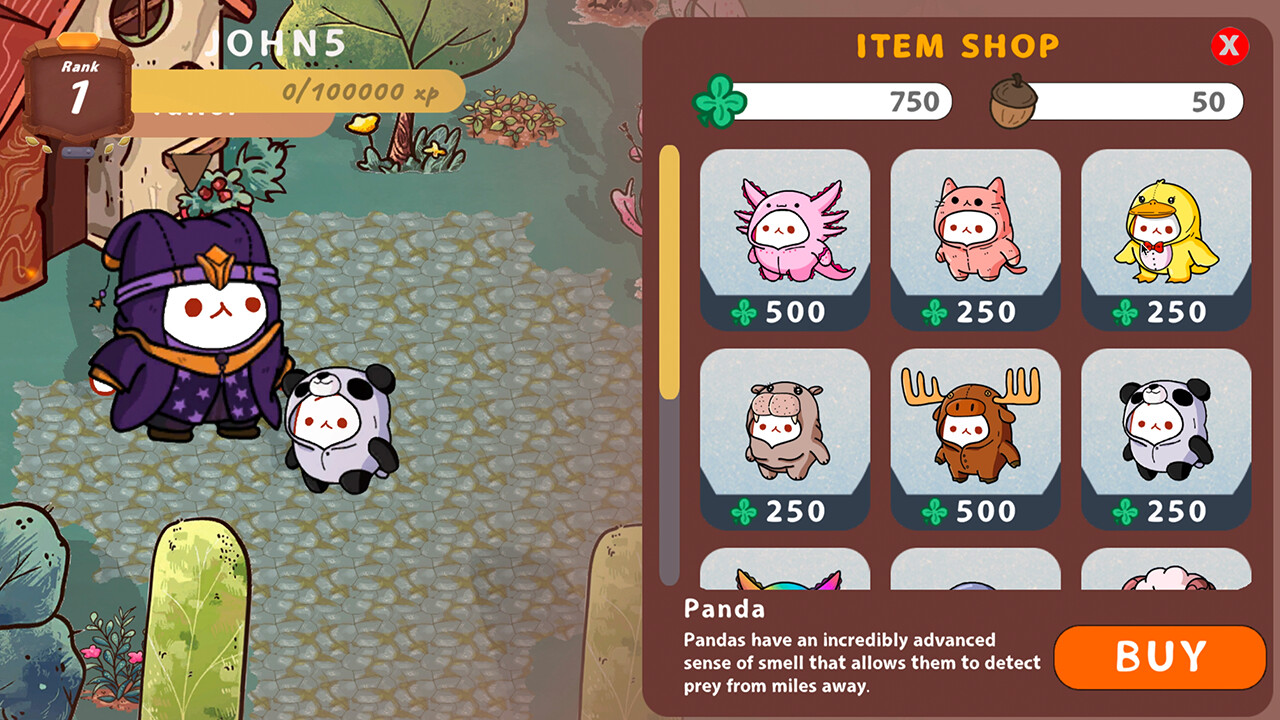Click the acorn currency icon

(1019, 100)
